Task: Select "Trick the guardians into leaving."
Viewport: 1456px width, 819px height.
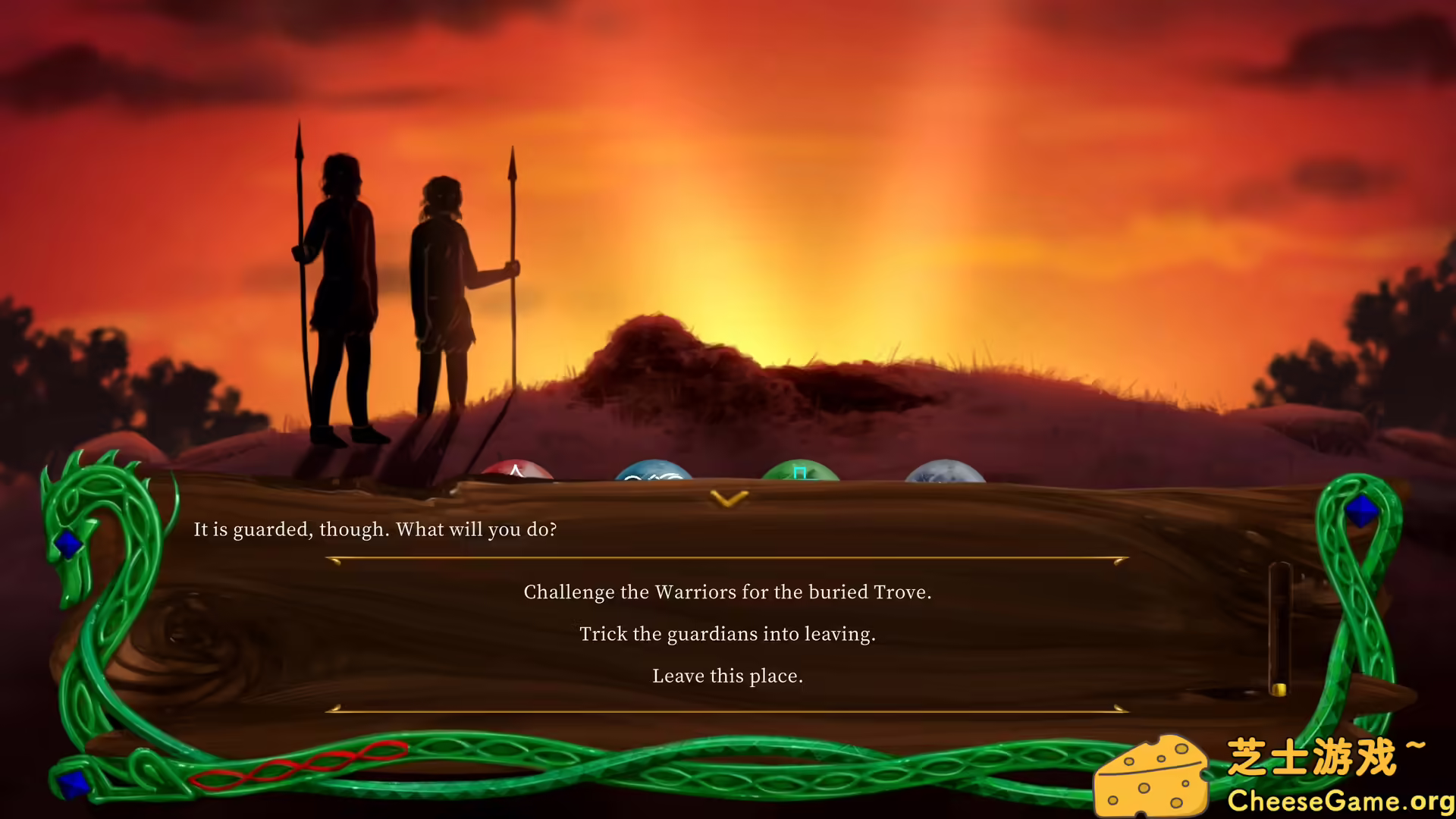Action: [x=727, y=634]
